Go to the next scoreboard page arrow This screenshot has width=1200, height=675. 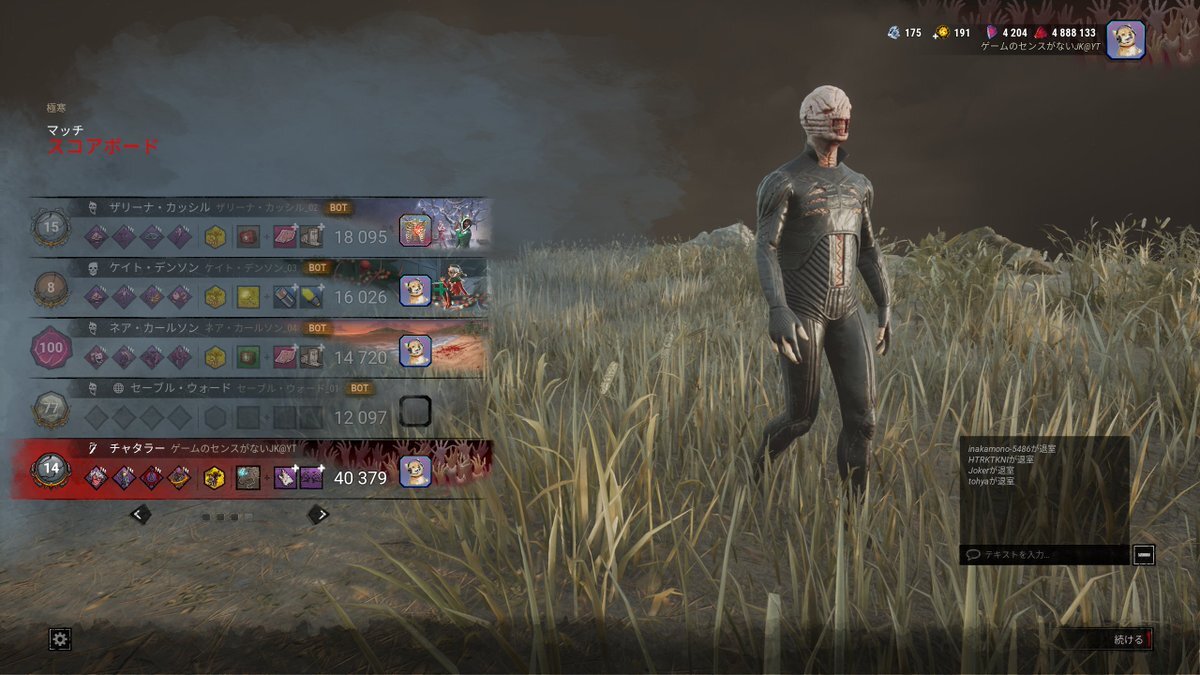pyautogui.click(x=318, y=514)
